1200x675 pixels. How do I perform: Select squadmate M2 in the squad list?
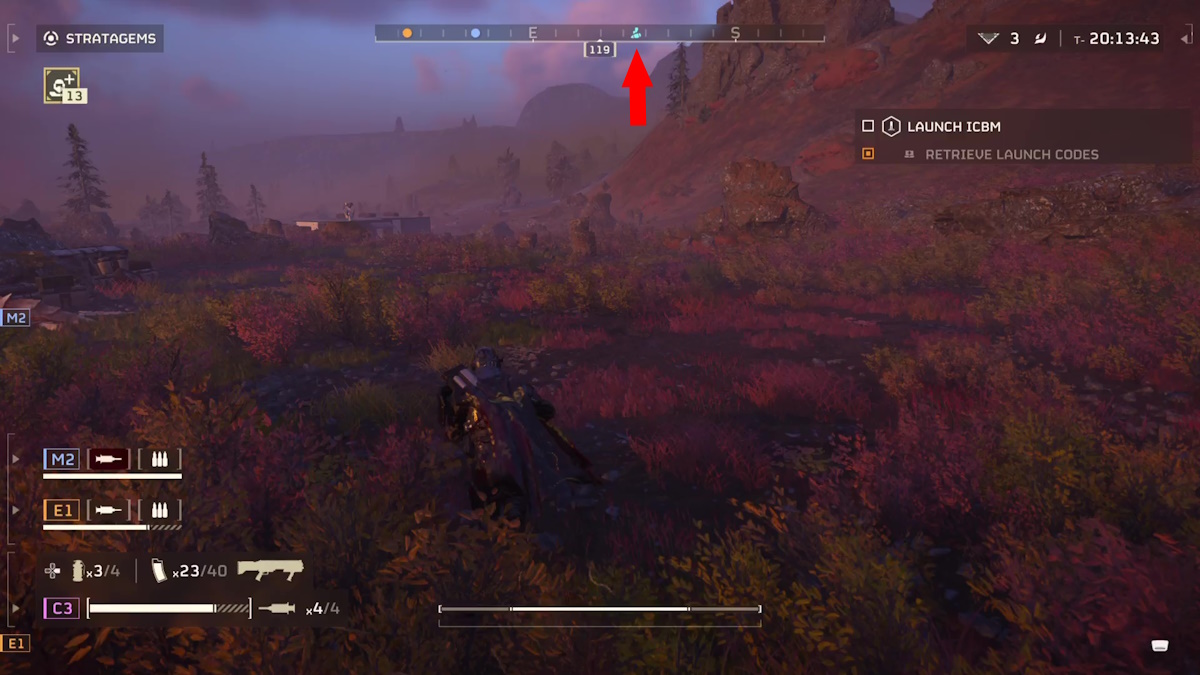pos(62,460)
